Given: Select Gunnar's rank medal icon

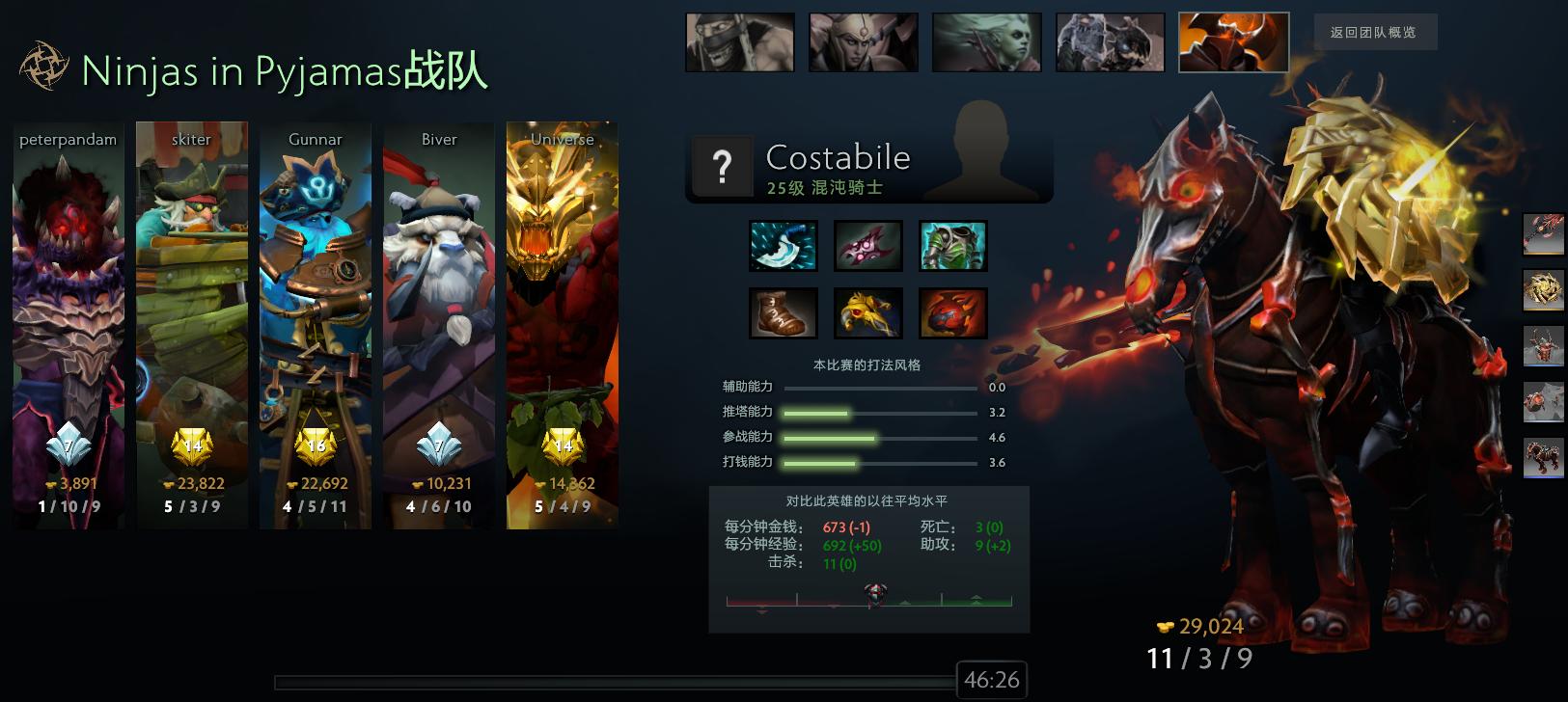Looking at the screenshot, I should click(314, 445).
